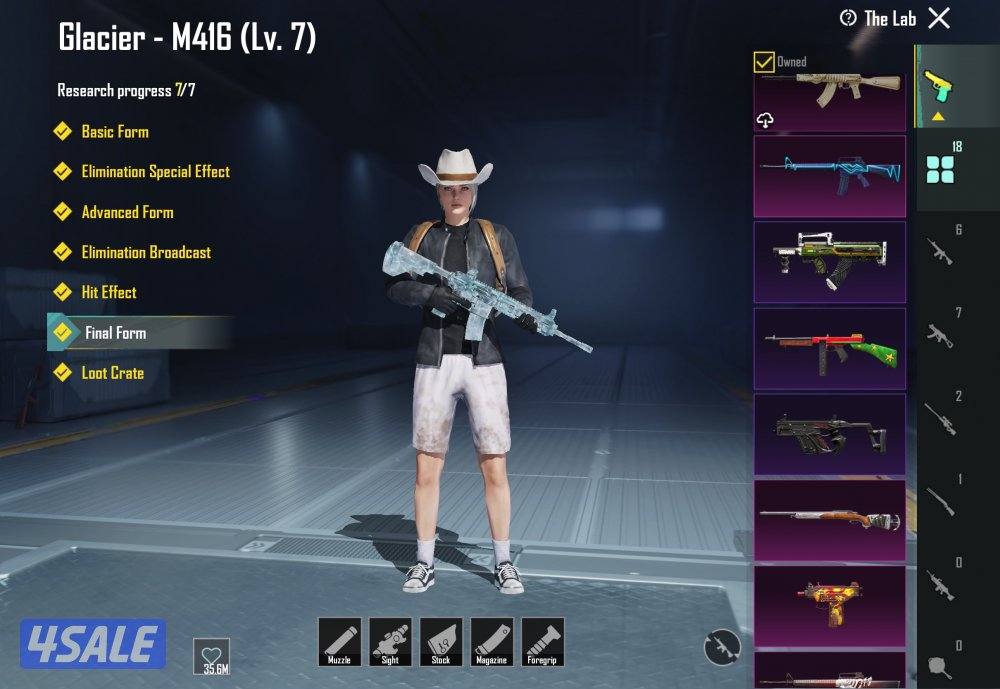The height and width of the screenshot is (689, 1000).
Task: Open the Muzzle attachment slot
Action: click(x=339, y=641)
